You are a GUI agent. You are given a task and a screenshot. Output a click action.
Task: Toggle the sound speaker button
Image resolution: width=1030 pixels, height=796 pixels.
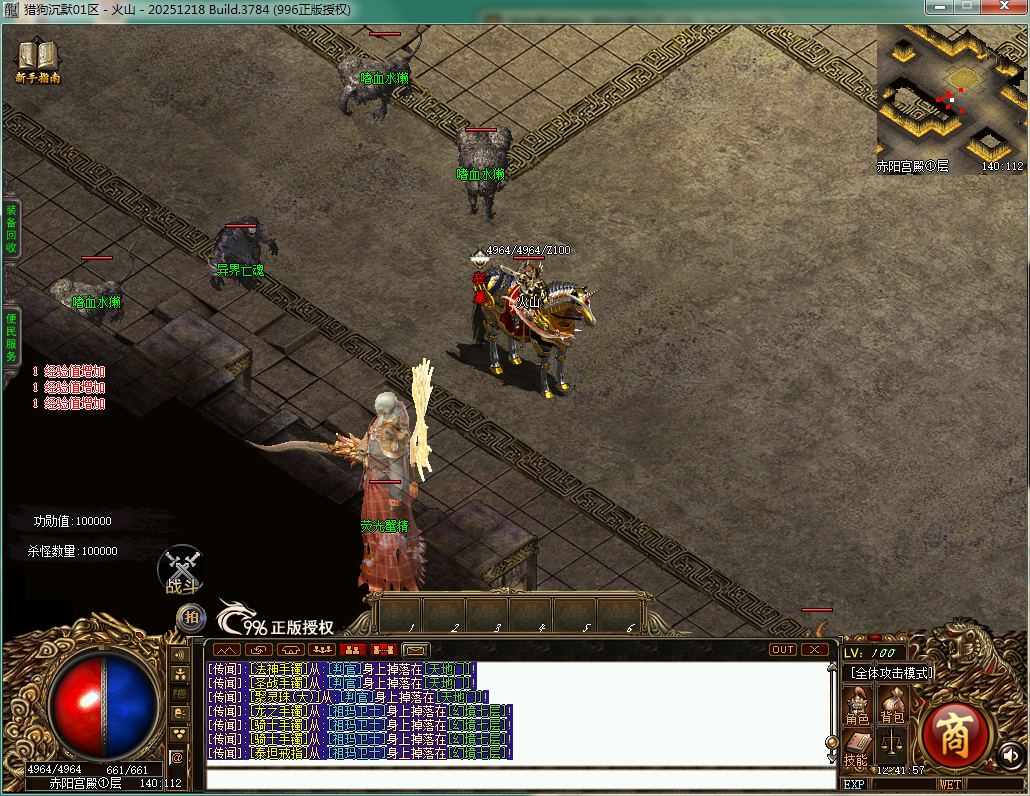1010,755
